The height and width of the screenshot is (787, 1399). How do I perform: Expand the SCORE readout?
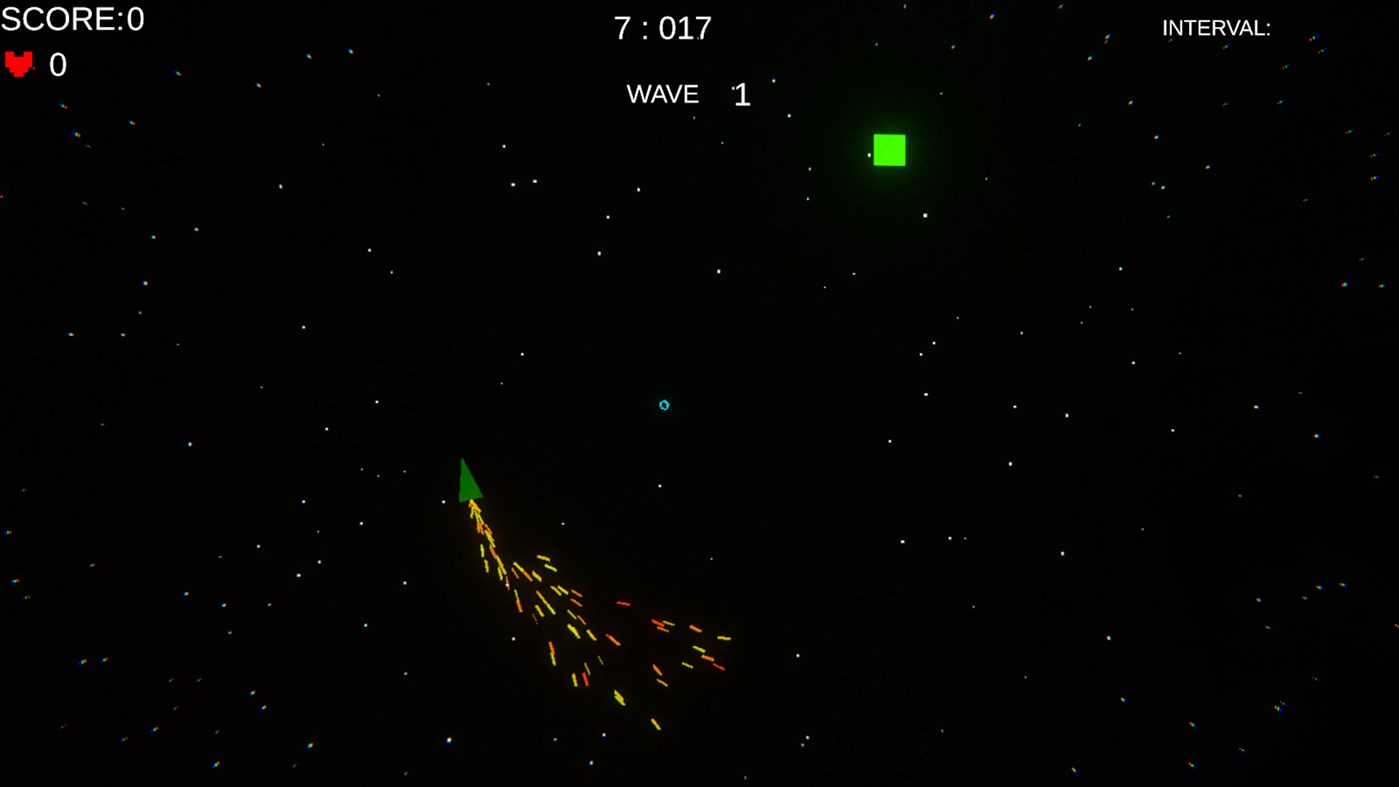tap(71, 18)
